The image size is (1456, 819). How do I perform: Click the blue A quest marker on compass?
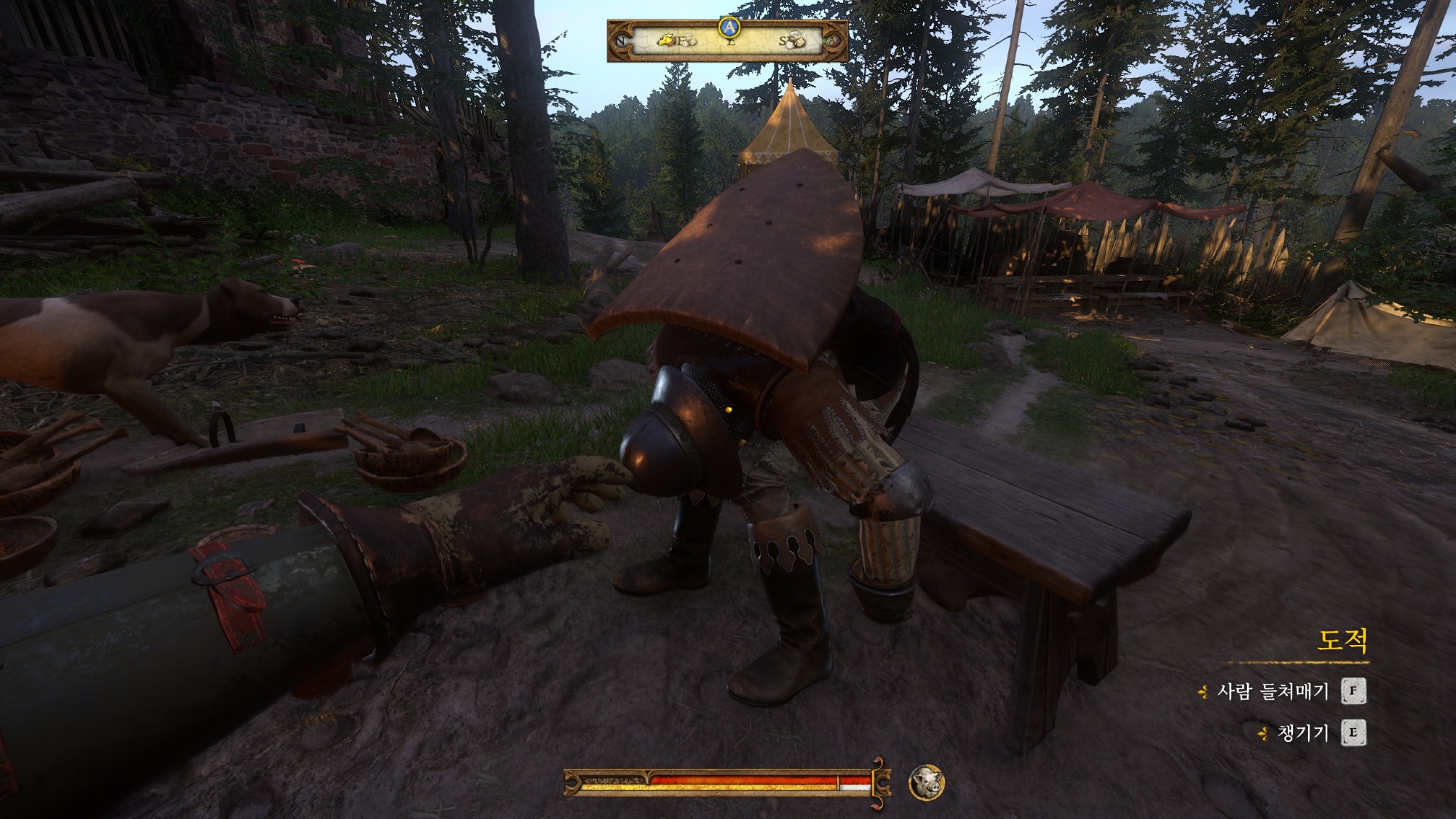click(x=729, y=28)
